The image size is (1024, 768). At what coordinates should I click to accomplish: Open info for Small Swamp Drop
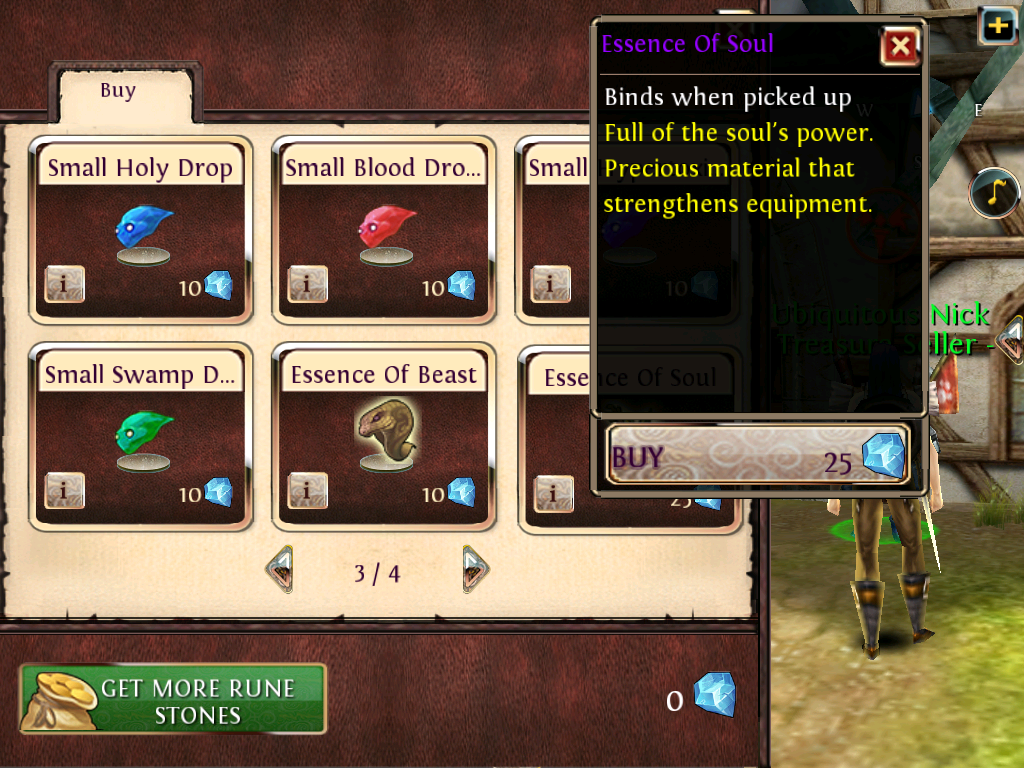pyautogui.click(x=65, y=491)
